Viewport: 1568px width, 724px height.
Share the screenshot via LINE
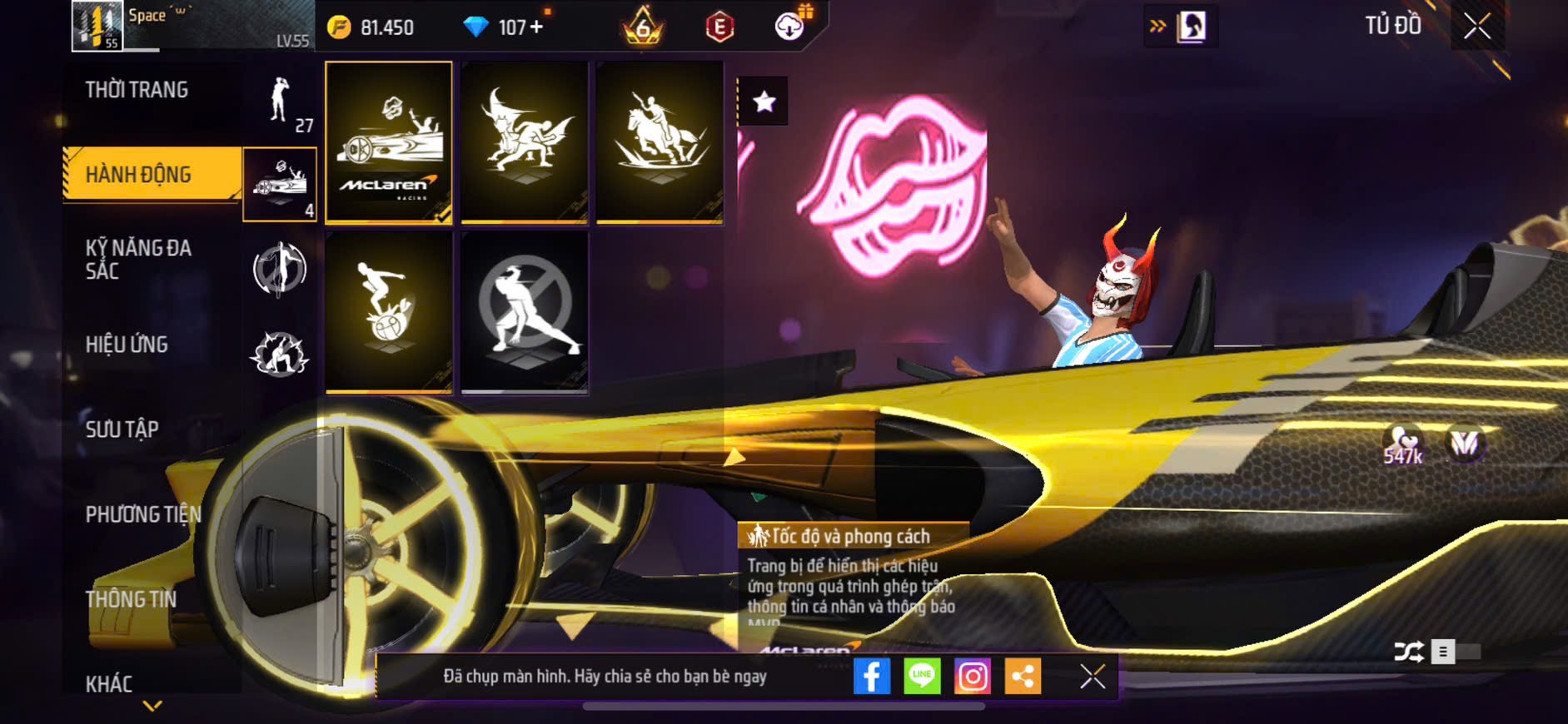[922, 676]
